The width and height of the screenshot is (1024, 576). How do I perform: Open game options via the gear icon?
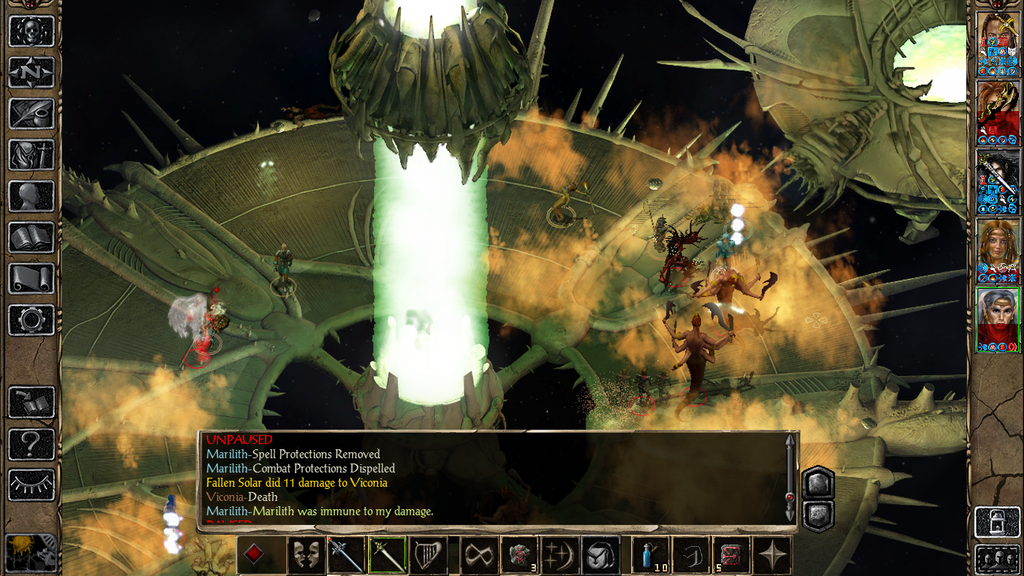pyautogui.click(x=31, y=320)
